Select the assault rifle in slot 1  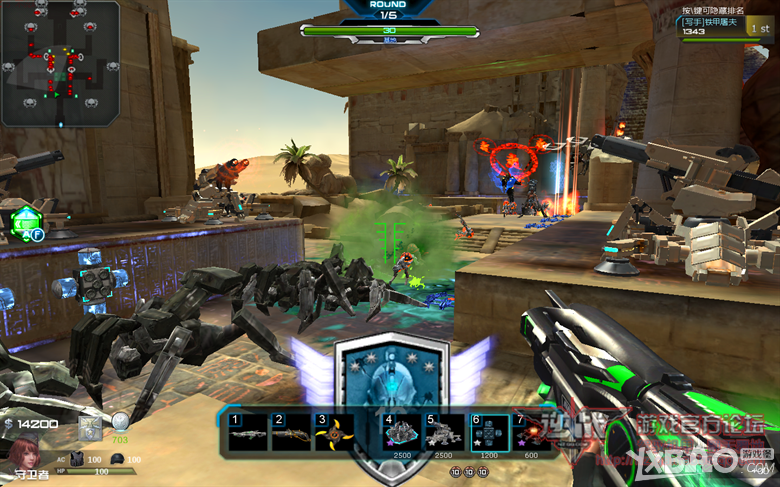click(248, 432)
